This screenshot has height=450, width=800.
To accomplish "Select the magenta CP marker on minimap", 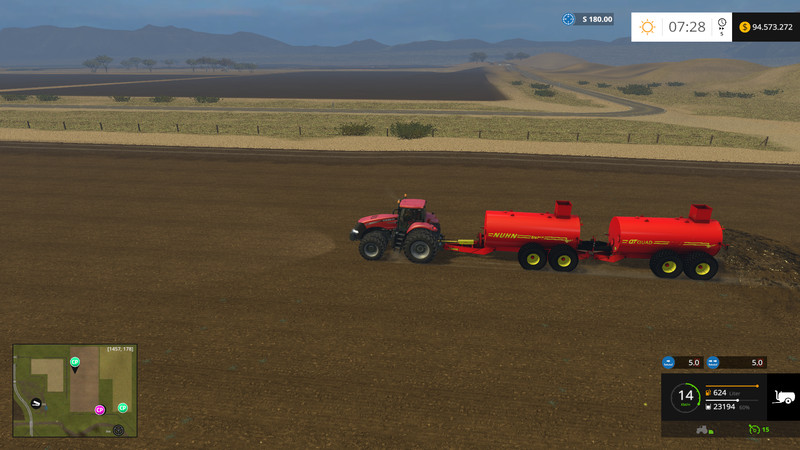I will click(x=99, y=410).
